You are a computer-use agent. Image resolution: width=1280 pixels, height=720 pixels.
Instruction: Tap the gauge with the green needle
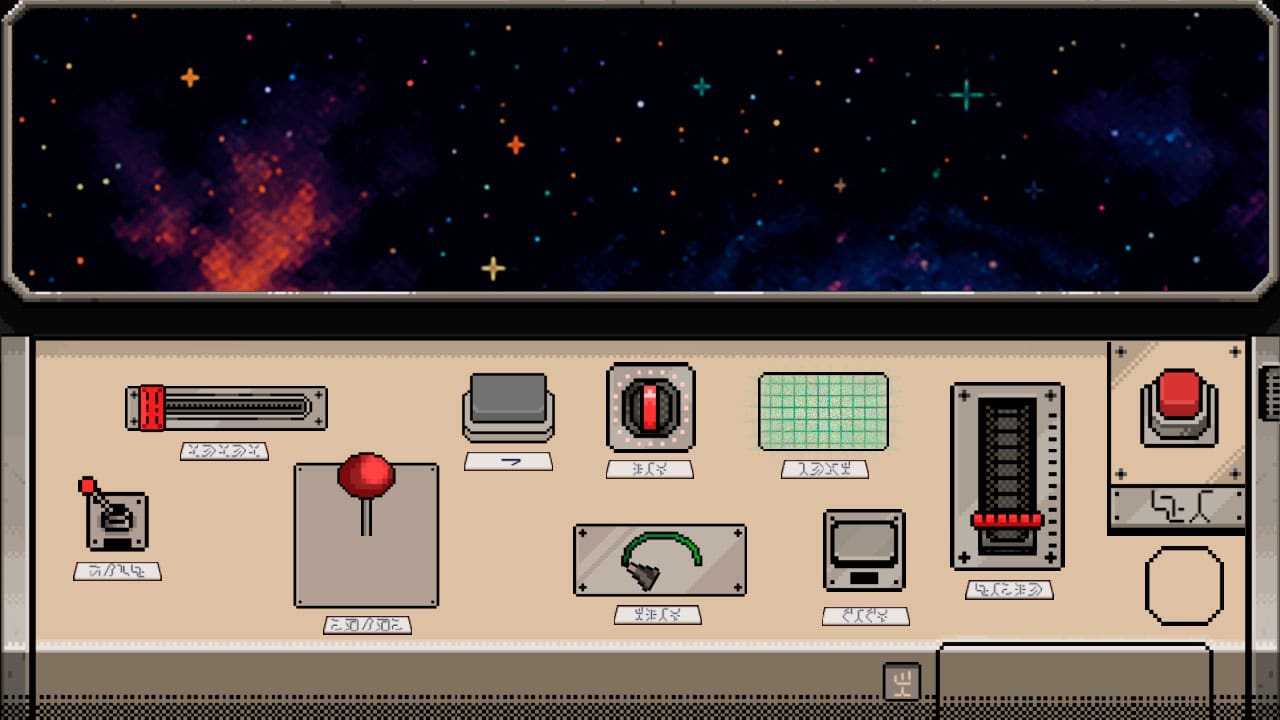[x=660, y=560]
